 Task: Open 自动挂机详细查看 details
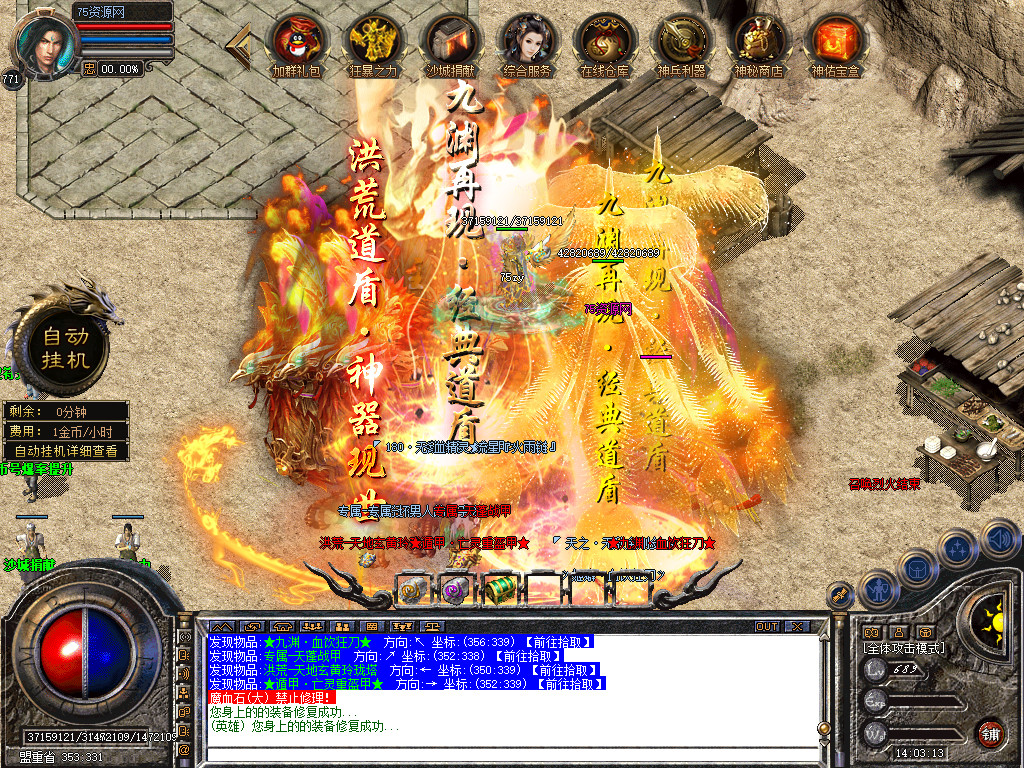65,451
